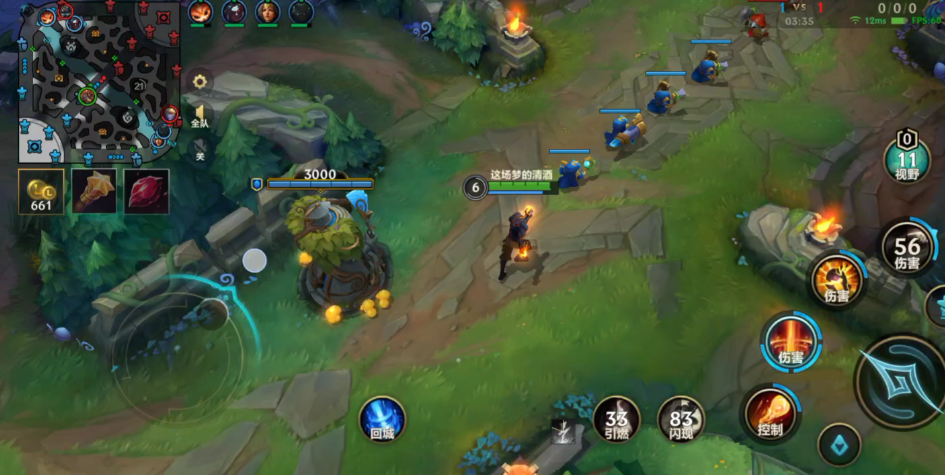
Task: Tap the ability showing 56 cooldown
Action: click(x=907, y=249)
